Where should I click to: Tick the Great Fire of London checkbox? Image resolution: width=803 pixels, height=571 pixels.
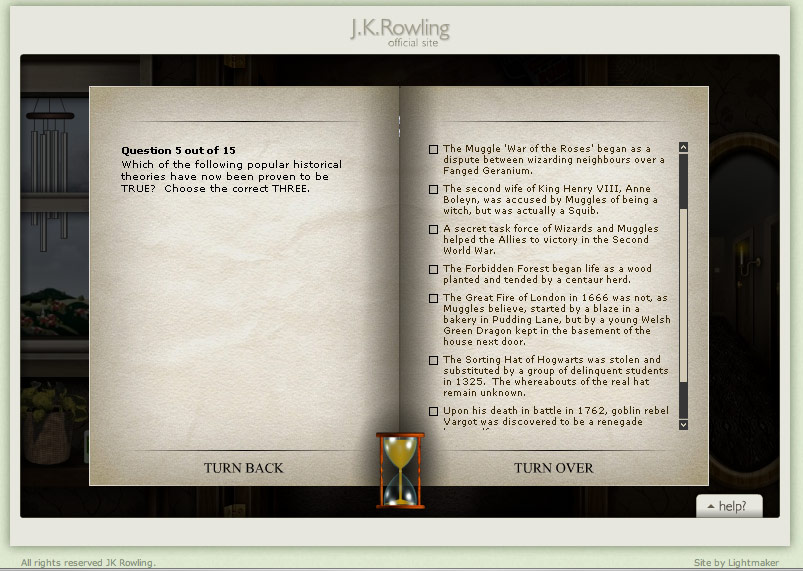pyautogui.click(x=433, y=298)
